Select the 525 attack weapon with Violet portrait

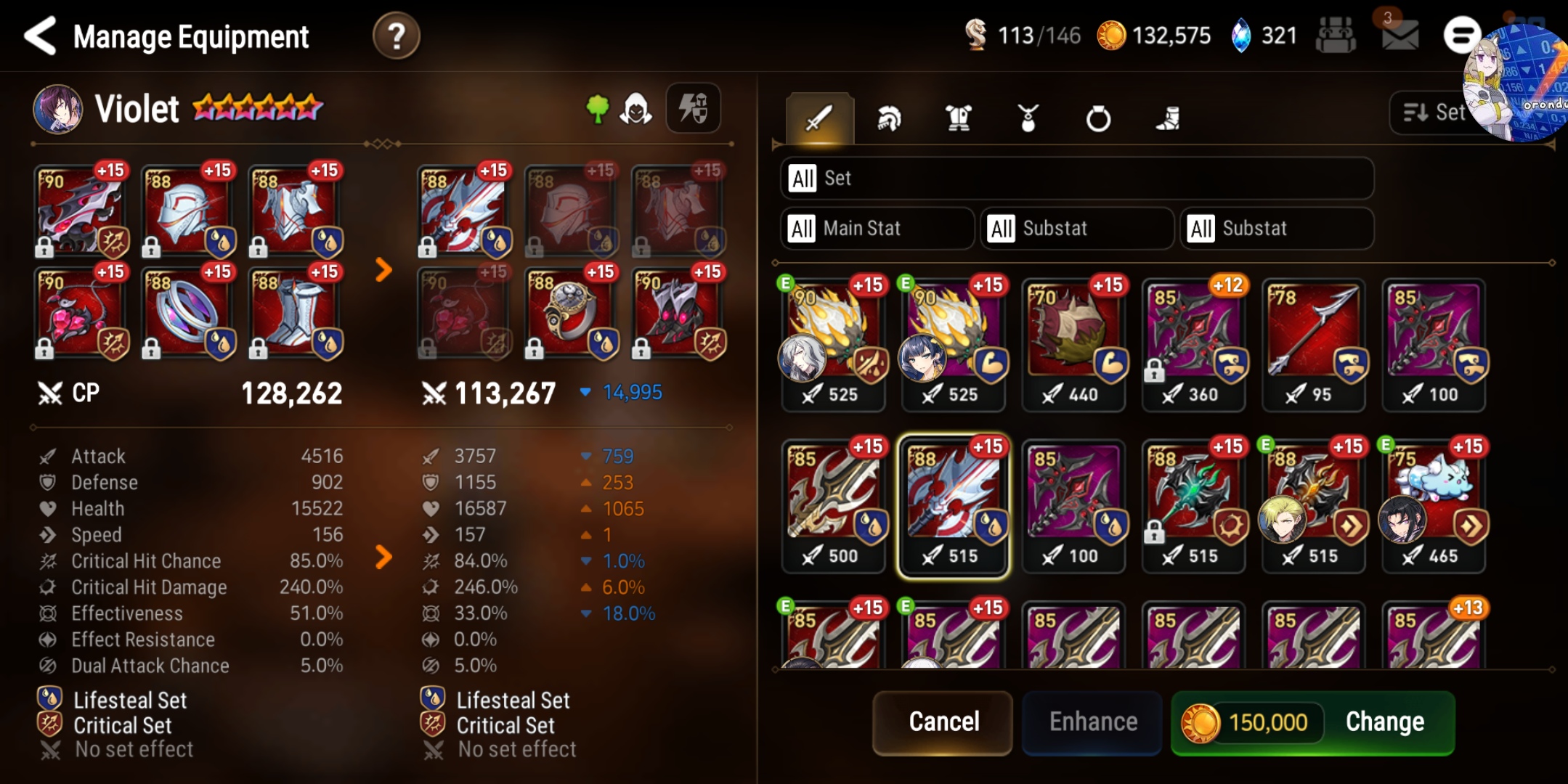(x=954, y=341)
